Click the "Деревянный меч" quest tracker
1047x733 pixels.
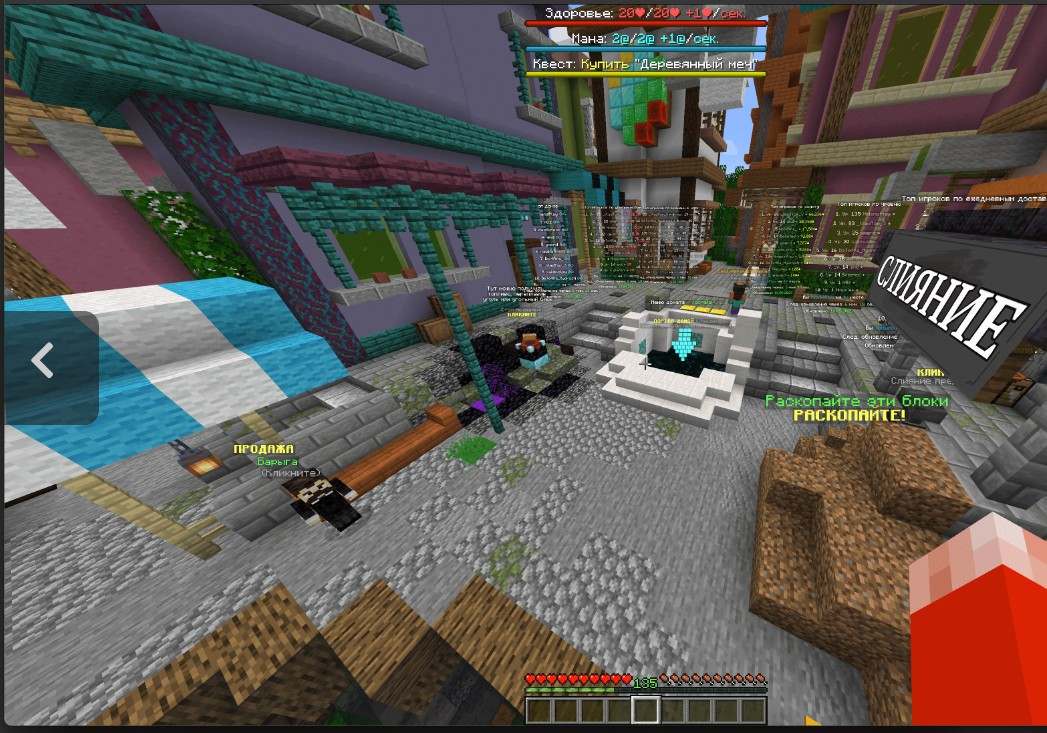647,63
